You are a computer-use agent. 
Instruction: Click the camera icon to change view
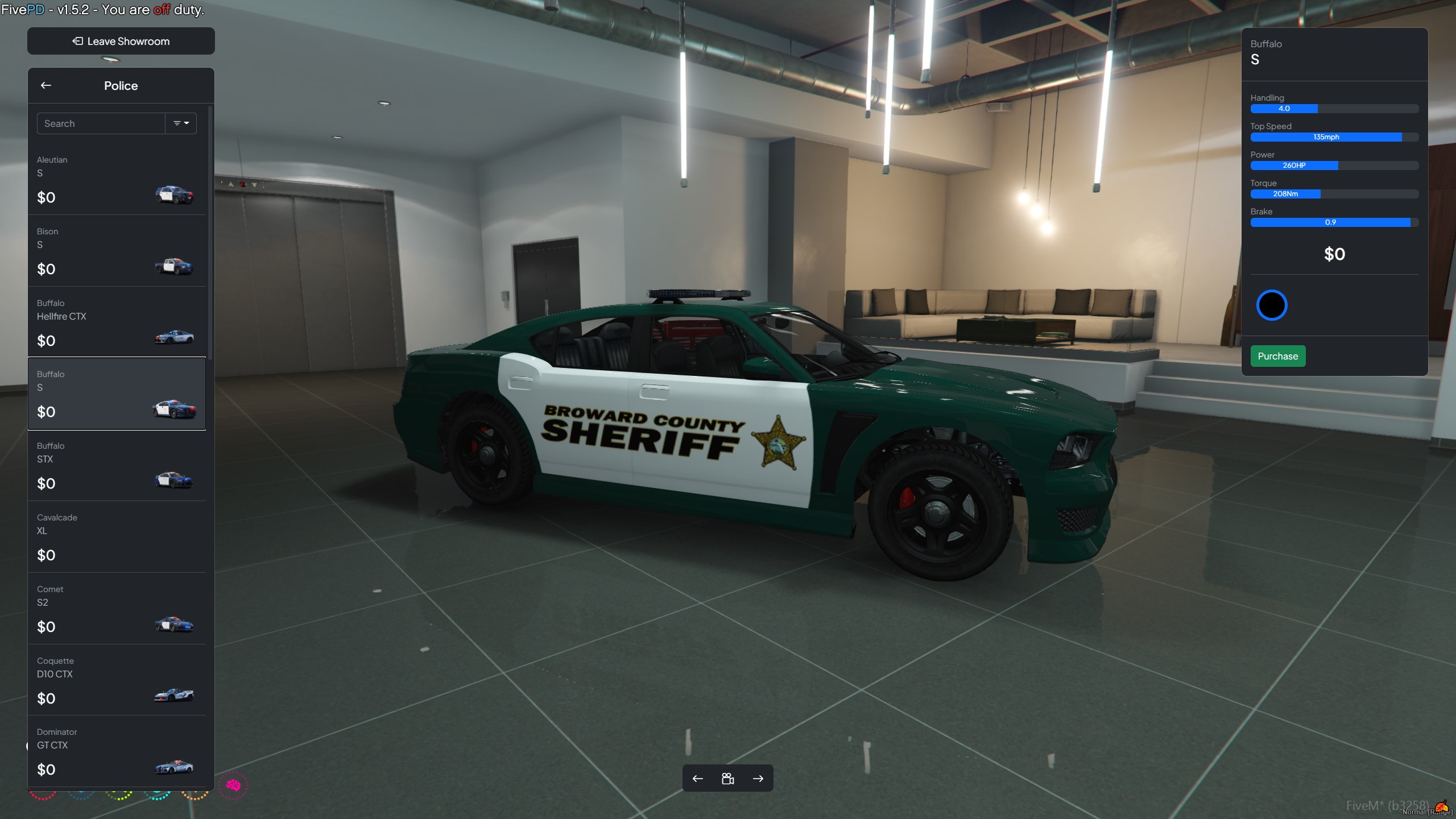click(729, 778)
